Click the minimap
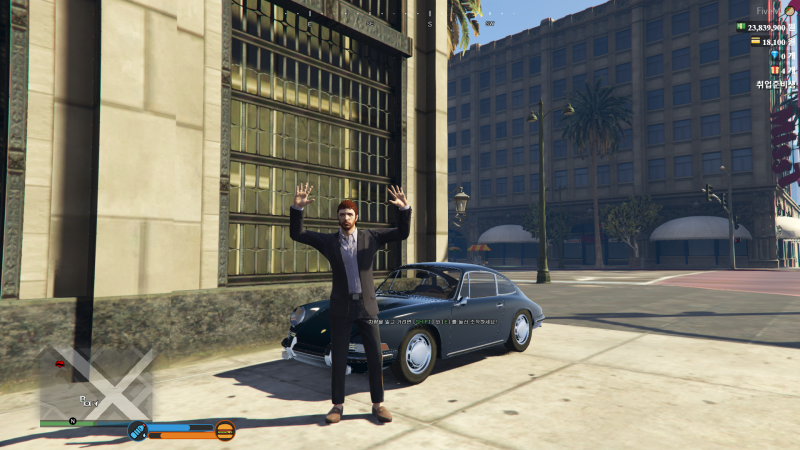Screen dimensions: 800x450 96,384
